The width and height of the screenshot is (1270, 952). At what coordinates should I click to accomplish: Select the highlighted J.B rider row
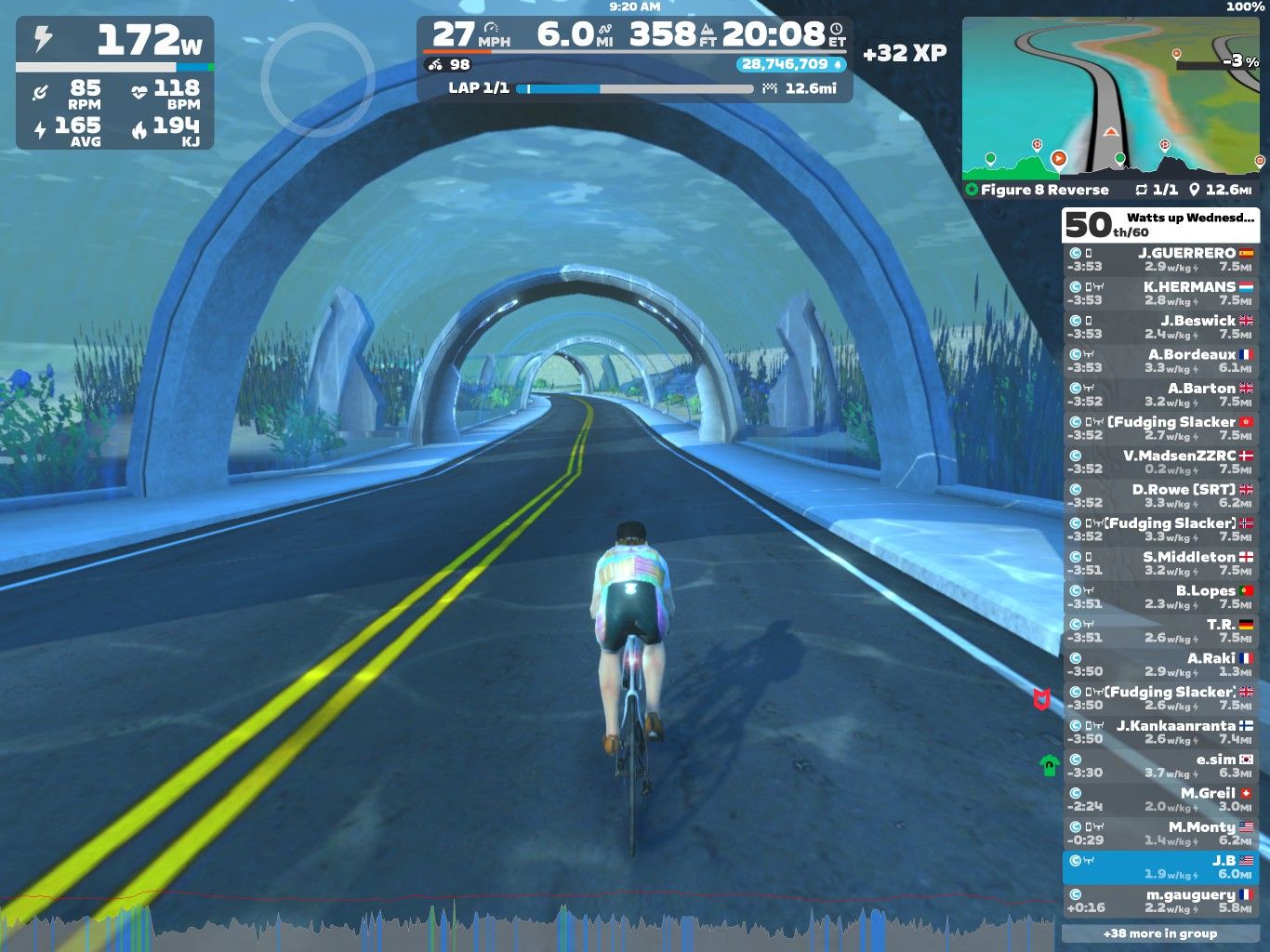click(1160, 867)
